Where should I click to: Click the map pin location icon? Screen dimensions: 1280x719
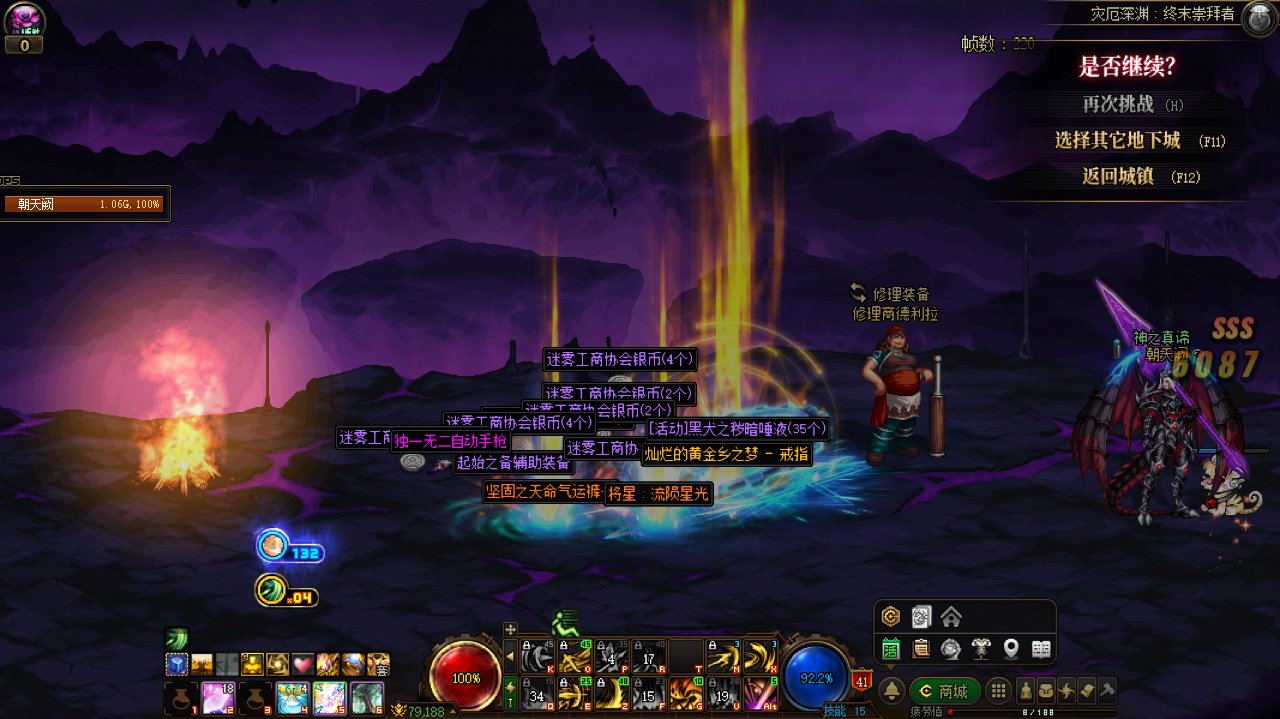(1011, 649)
